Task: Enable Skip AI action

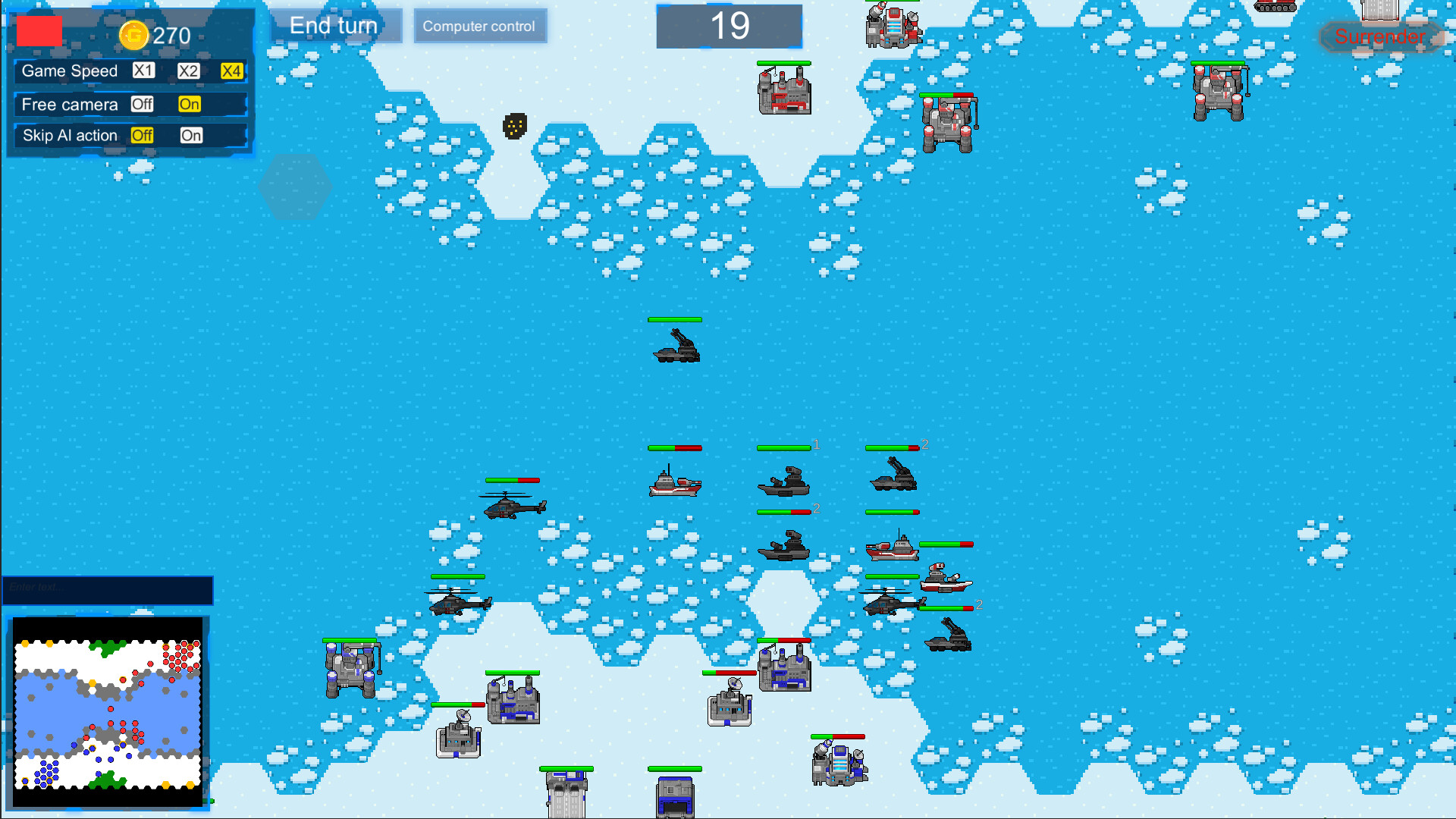Action: [191, 136]
